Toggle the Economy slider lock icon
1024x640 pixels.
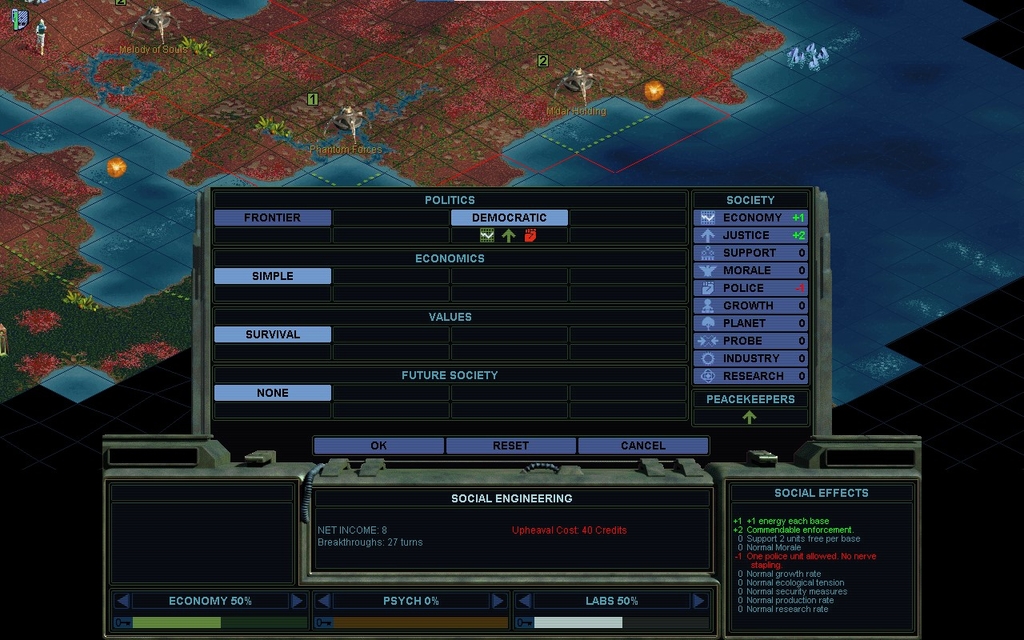(x=123, y=622)
